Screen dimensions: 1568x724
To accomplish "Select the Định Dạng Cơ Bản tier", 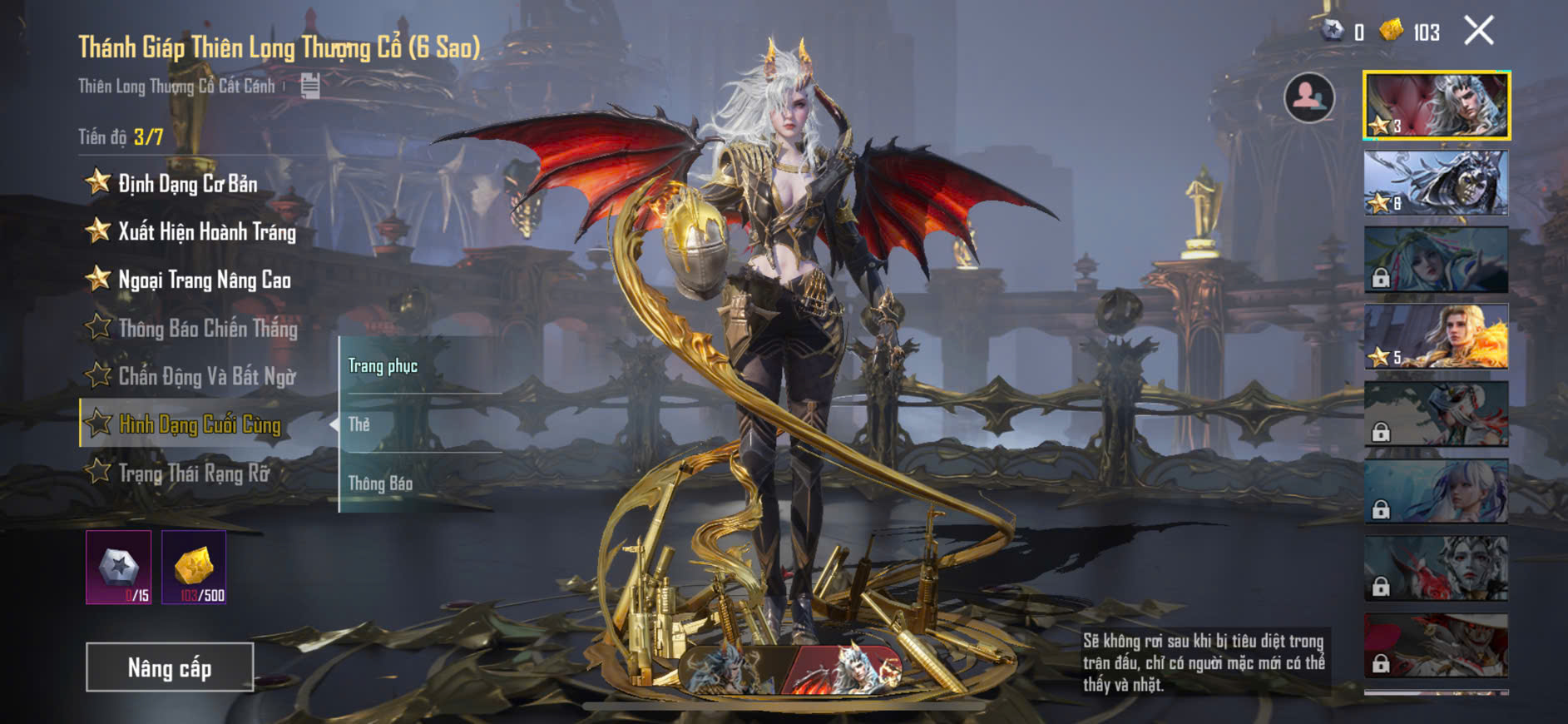I will click(x=187, y=184).
